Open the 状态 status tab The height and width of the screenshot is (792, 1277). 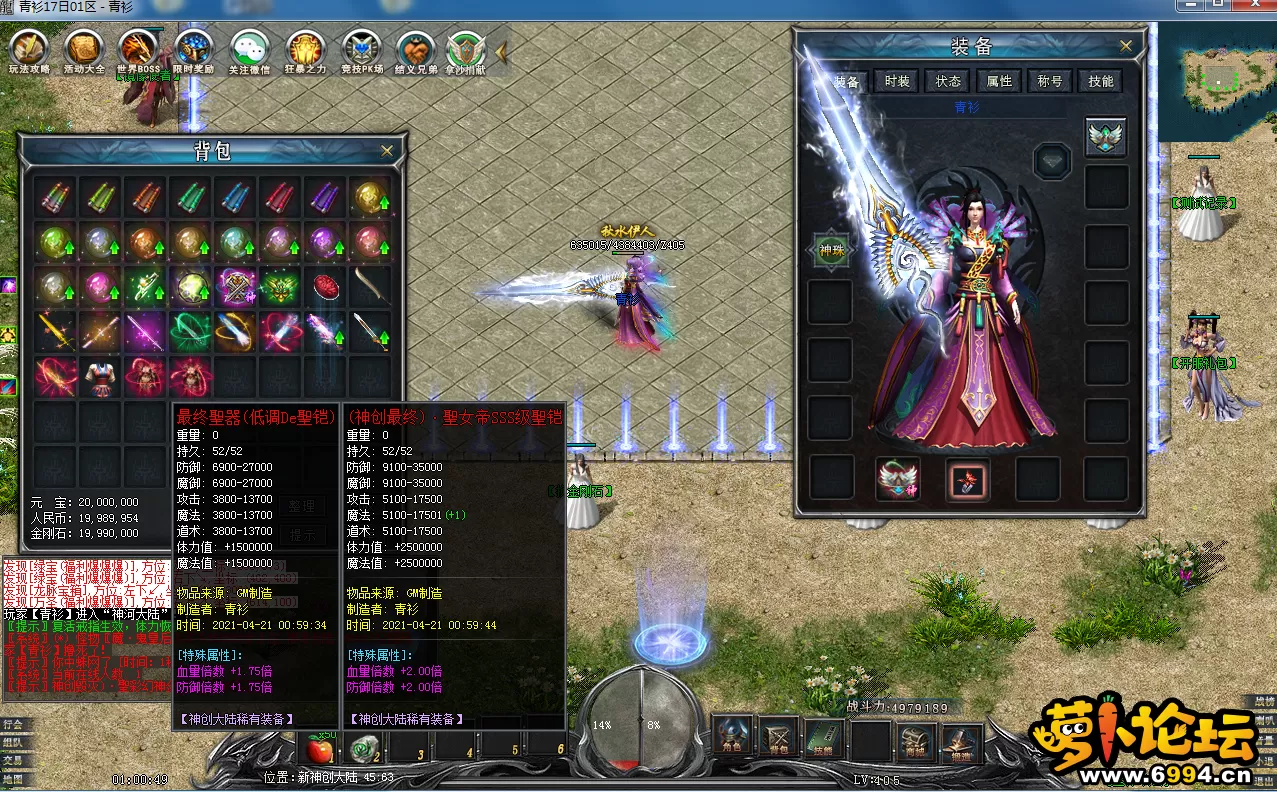pyautogui.click(x=948, y=81)
